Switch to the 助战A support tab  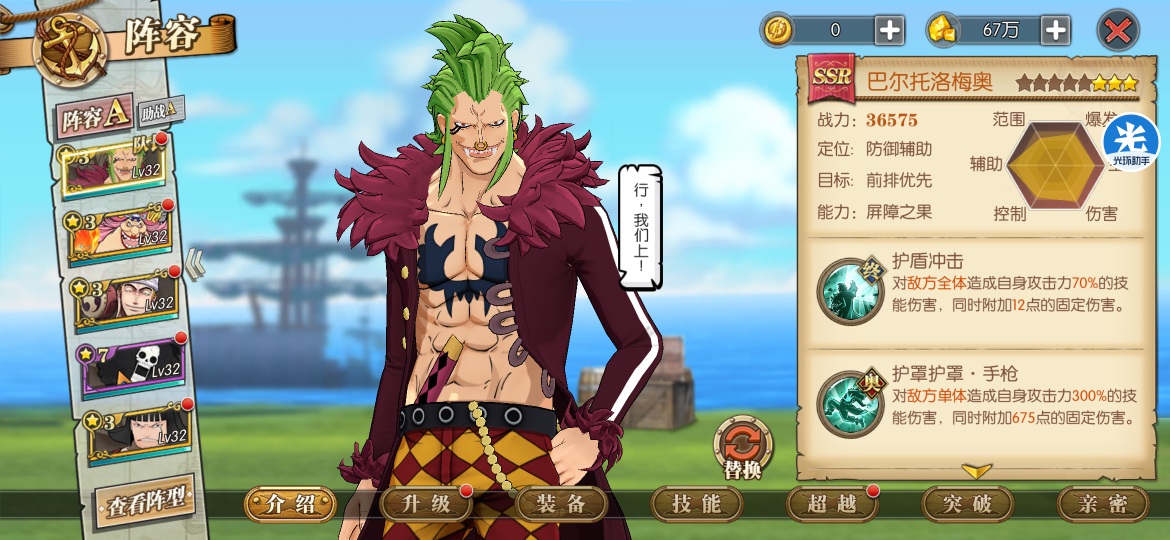pyautogui.click(x=161, y=109)
